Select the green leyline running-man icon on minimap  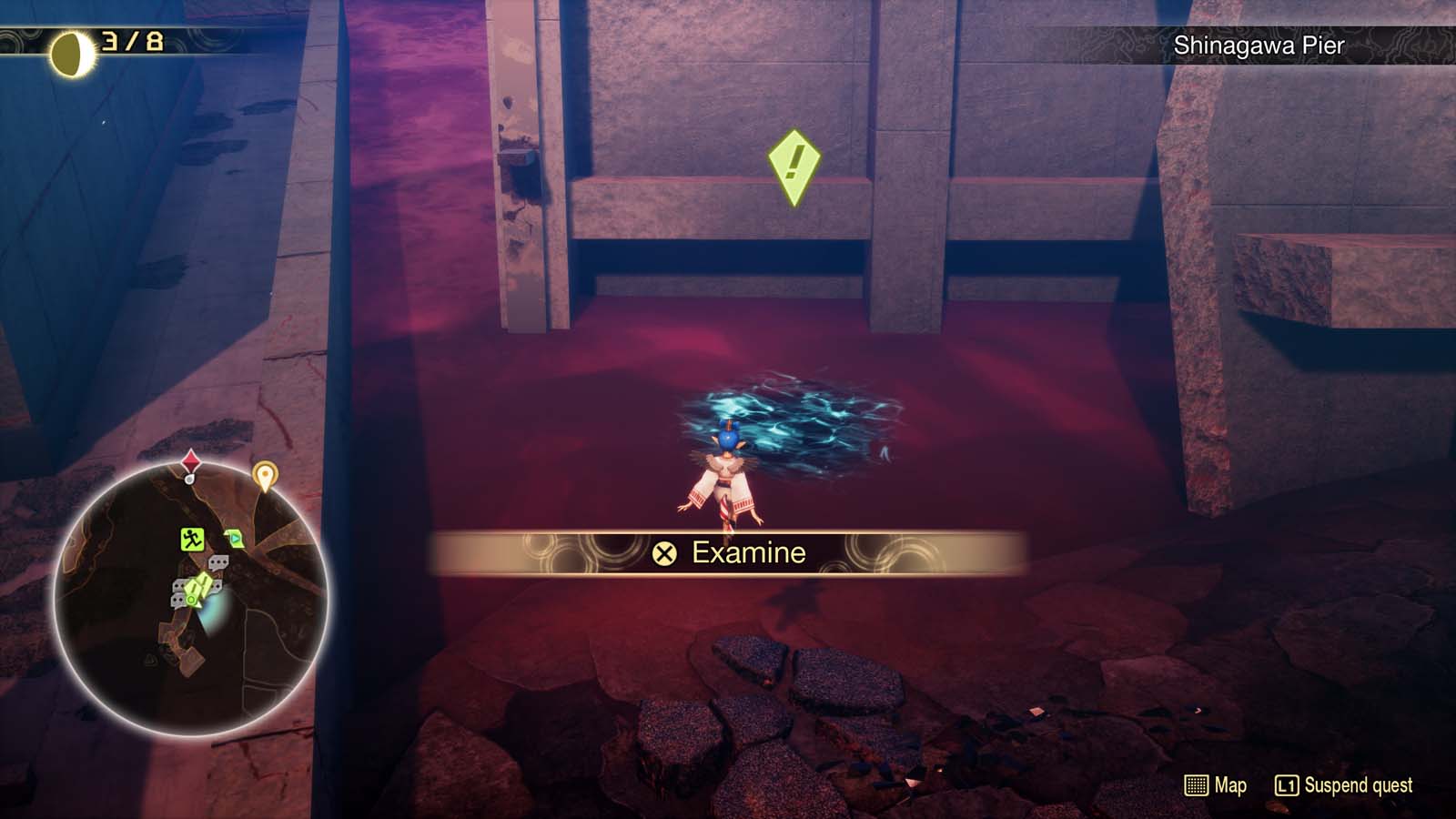(191, 539)
